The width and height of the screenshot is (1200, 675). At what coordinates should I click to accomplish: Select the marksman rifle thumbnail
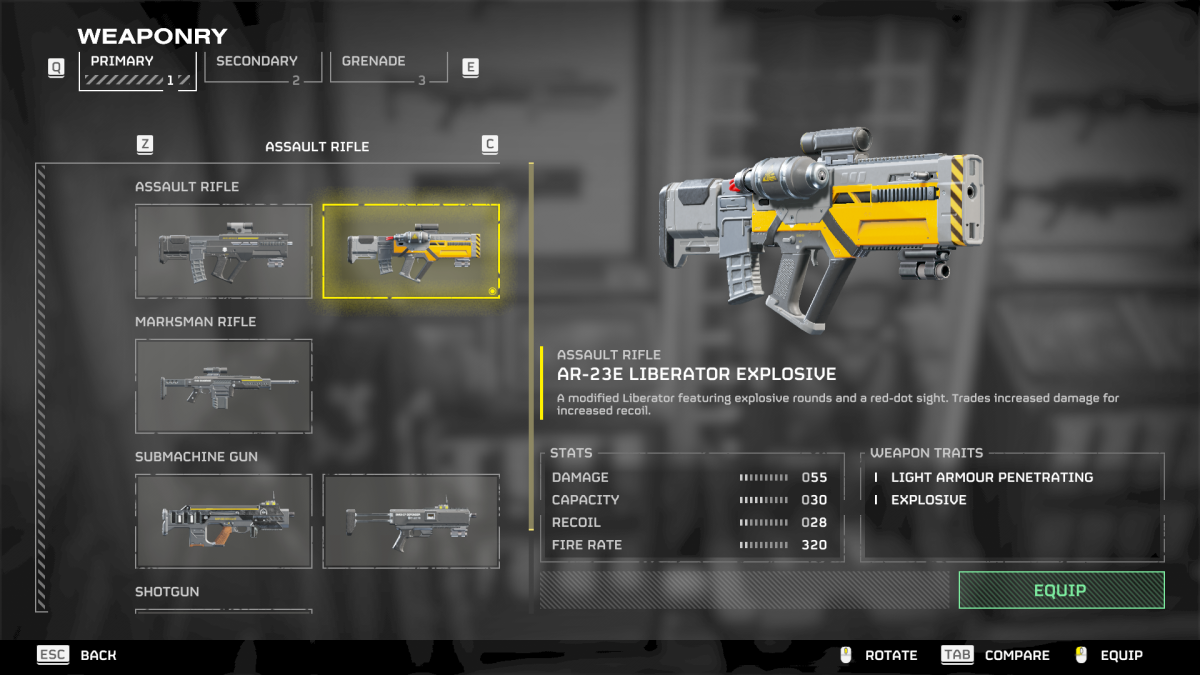tap(223, 386)
